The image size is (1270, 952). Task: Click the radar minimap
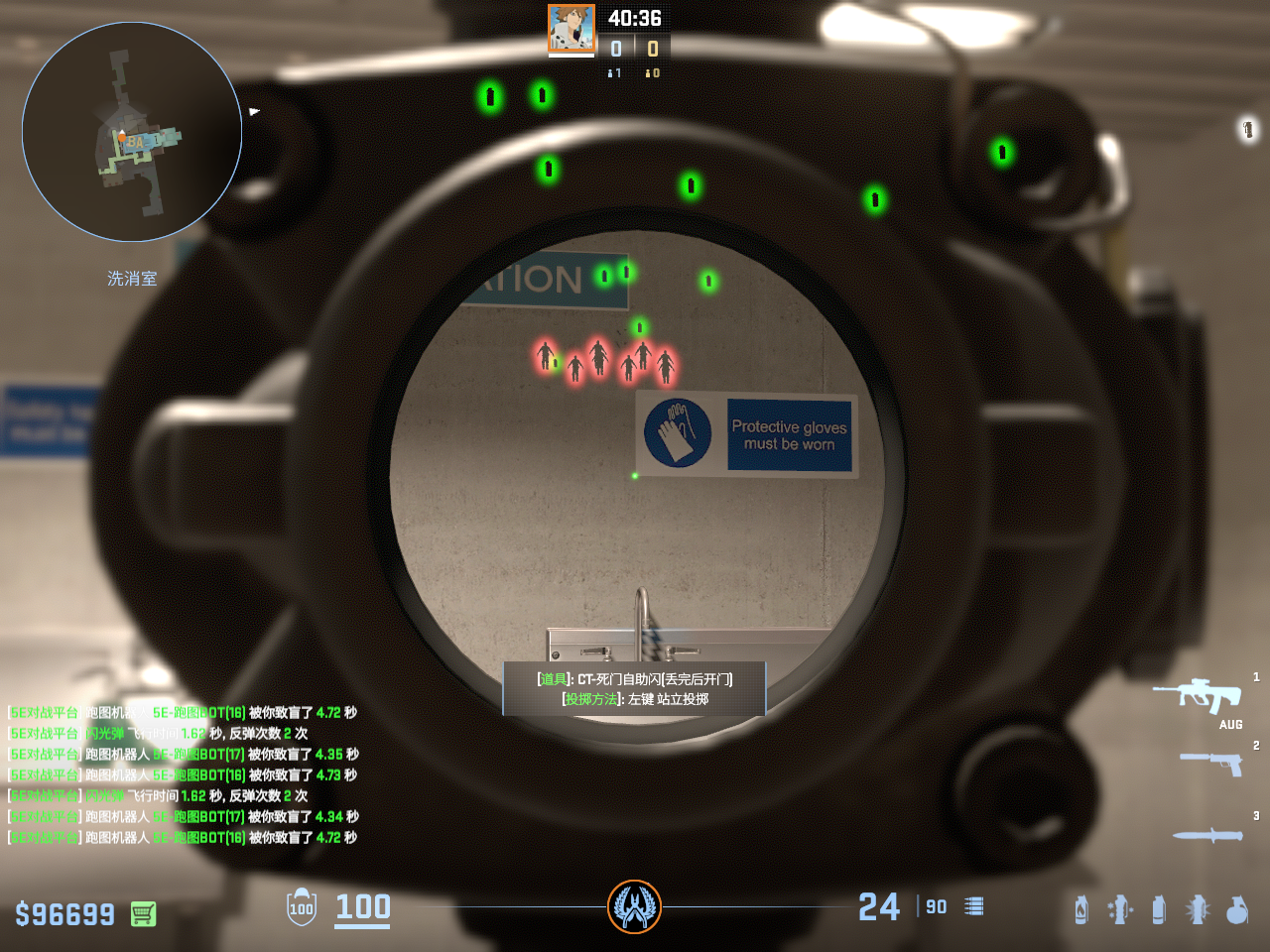coord(132,132)
